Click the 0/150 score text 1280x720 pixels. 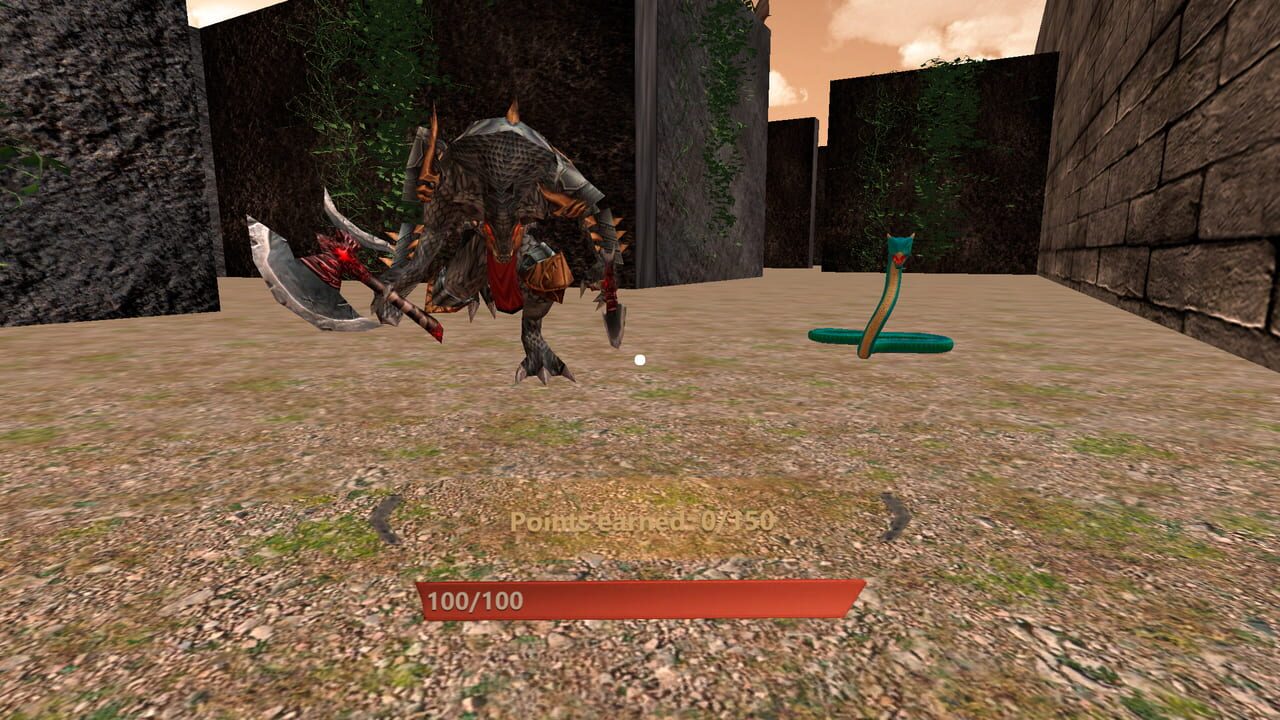pos(737,521)
